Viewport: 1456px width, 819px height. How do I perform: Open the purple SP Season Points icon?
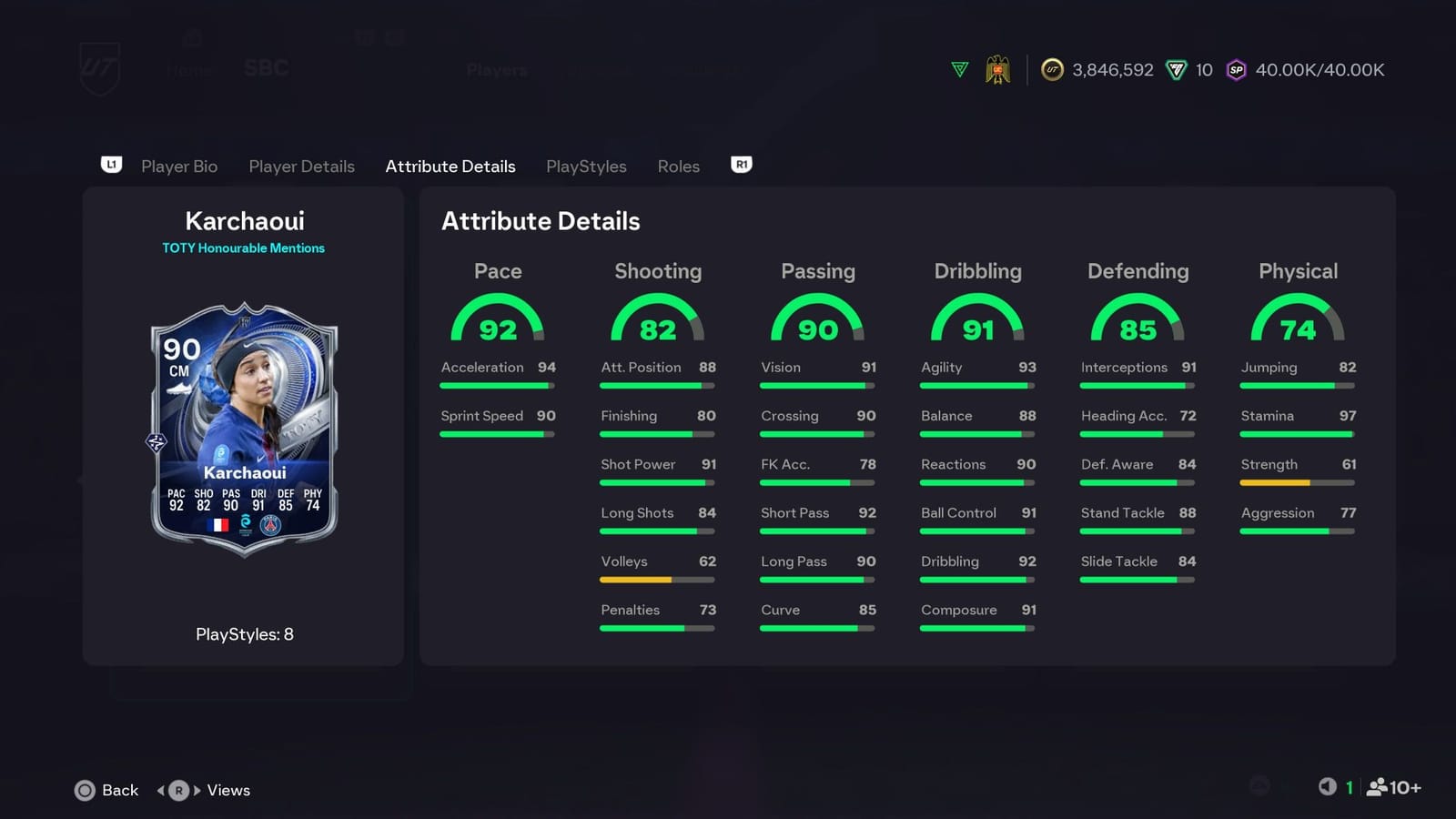coord(1235,70)
